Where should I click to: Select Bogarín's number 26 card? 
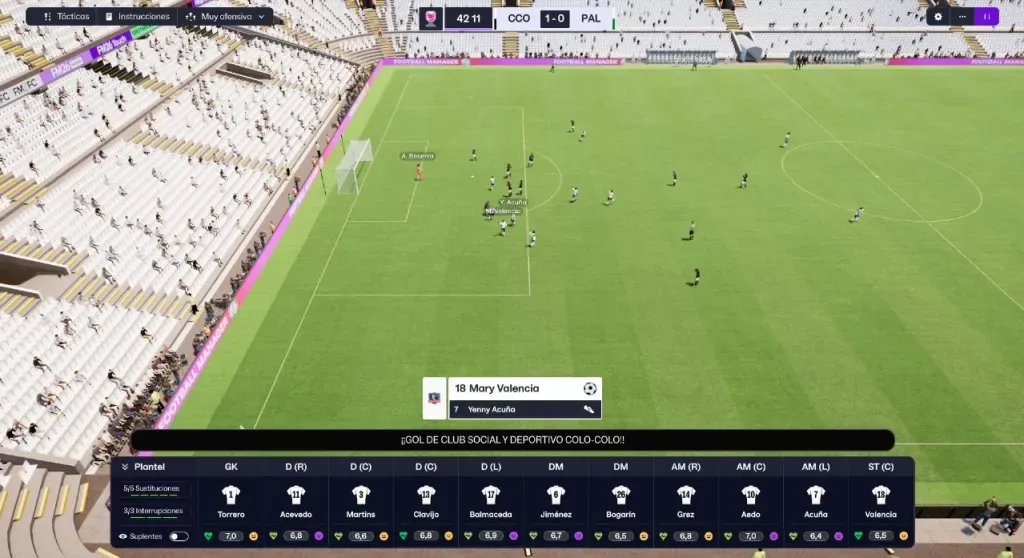pos(621,503)
